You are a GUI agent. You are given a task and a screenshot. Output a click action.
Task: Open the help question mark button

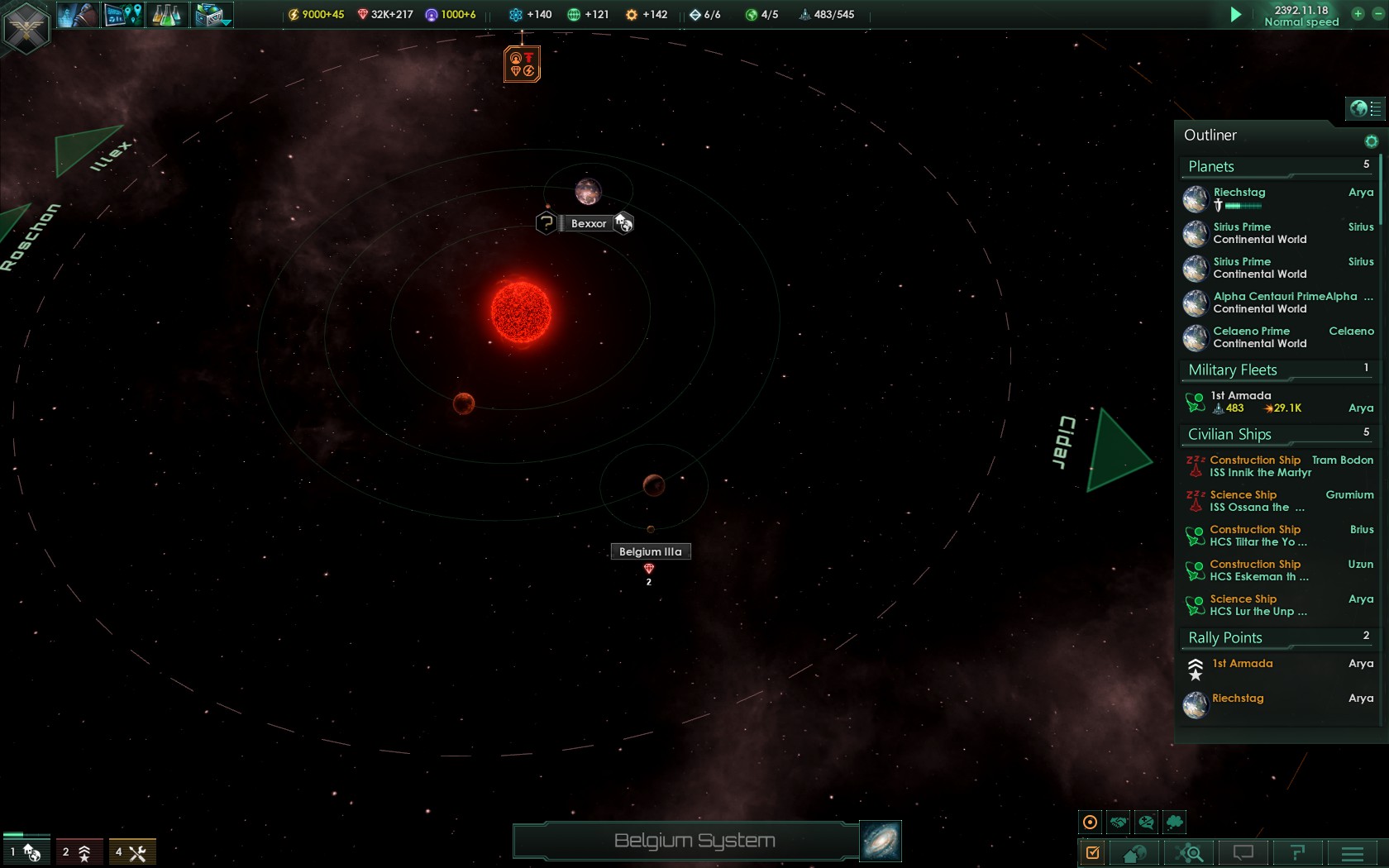1298,852
